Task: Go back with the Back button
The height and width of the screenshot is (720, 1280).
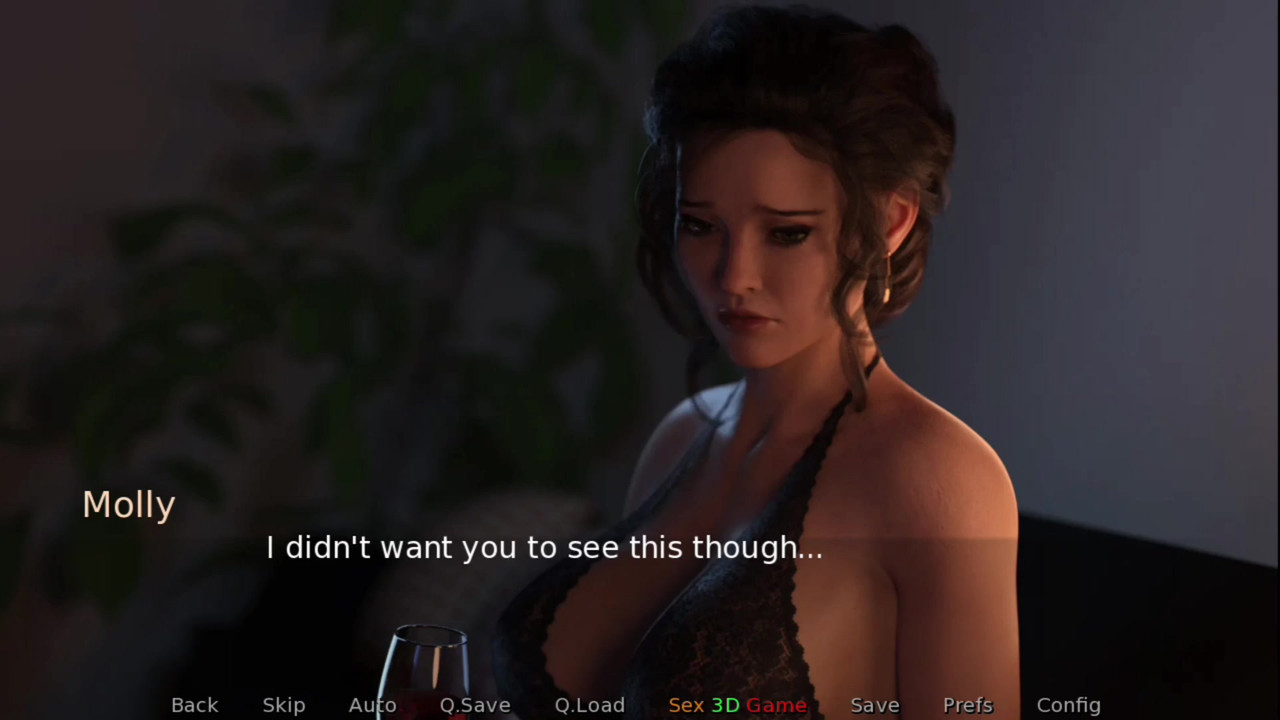Action: [194, 705]
